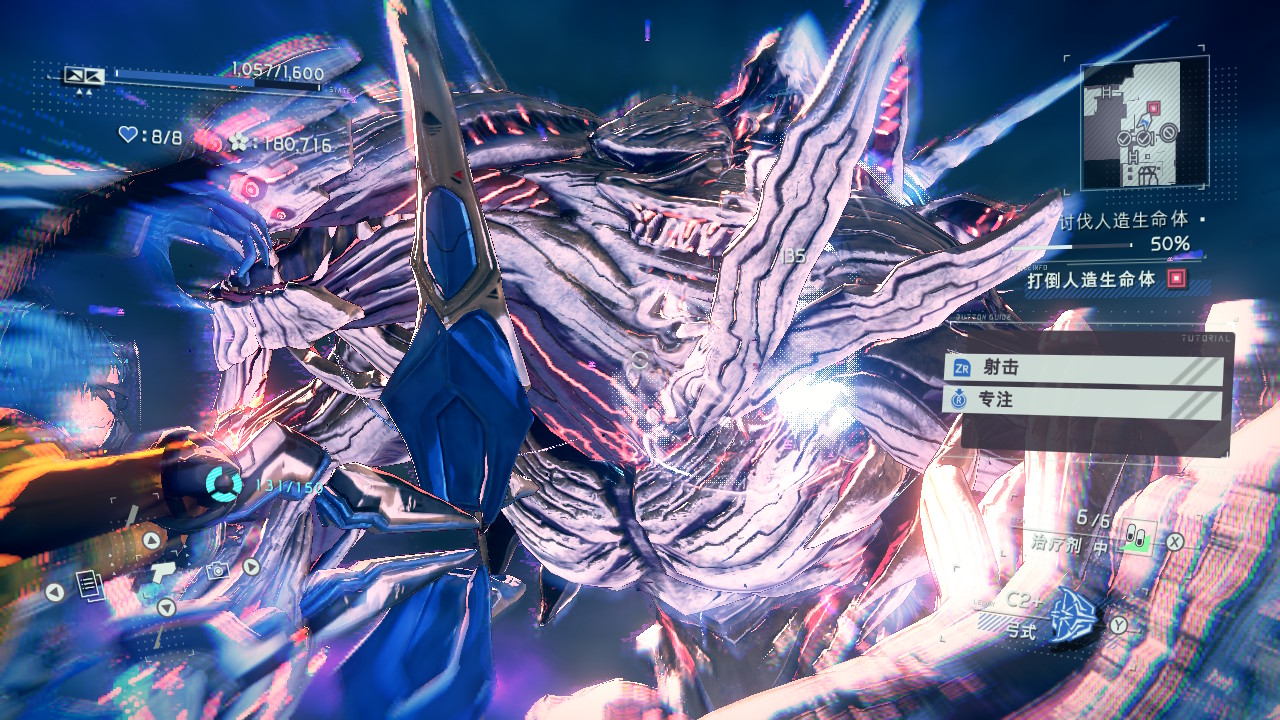Open the camera shortcut icon
This screenshot has width=1280, height=720.
(216, 569)
